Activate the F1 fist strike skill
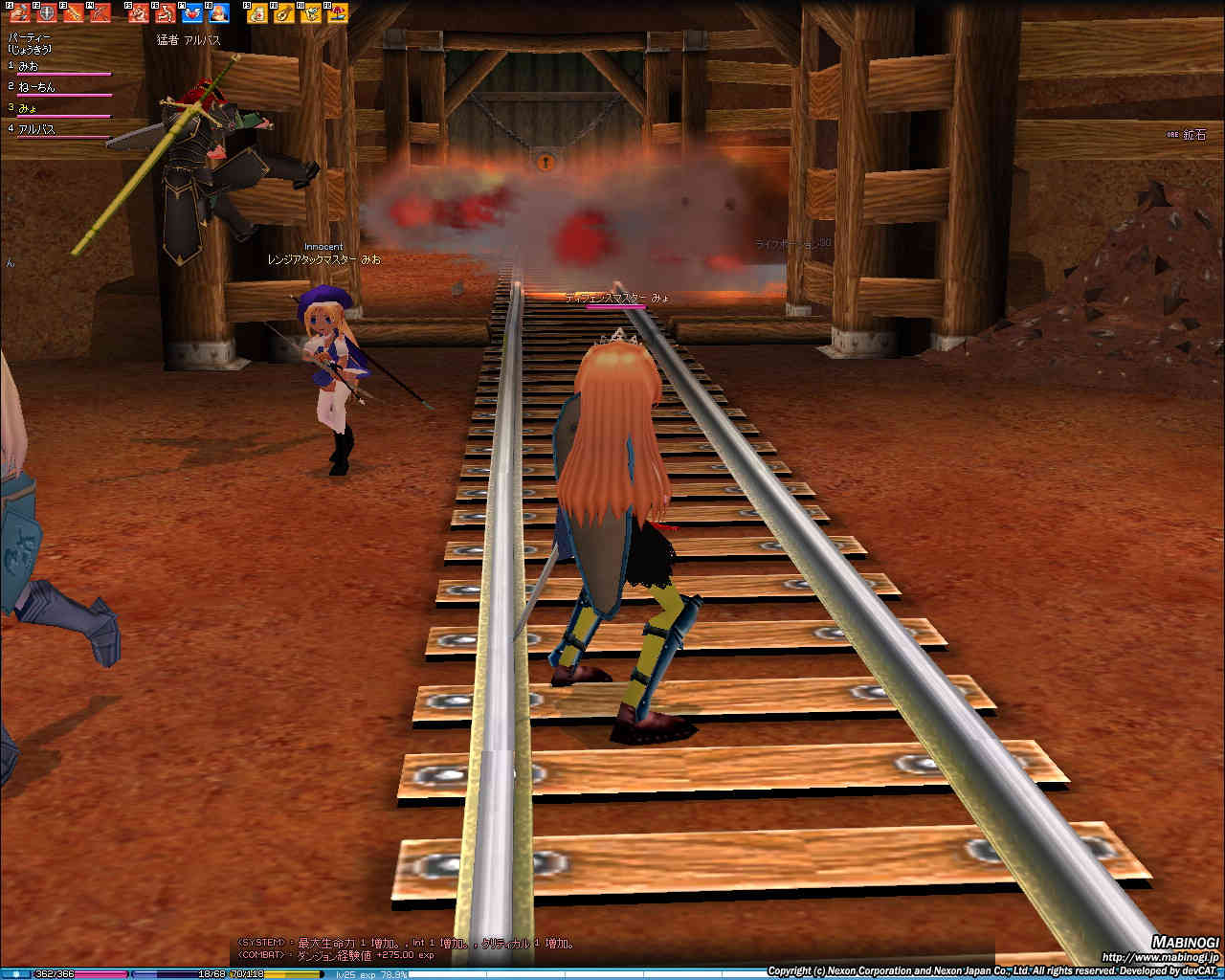This screenshot has height=980, width=1225. click(20, 13)
